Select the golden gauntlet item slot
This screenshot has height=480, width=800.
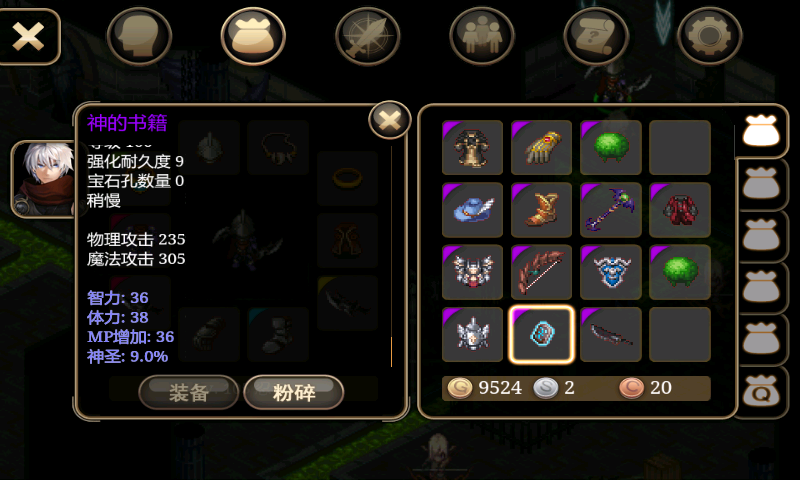coord(542,148)
